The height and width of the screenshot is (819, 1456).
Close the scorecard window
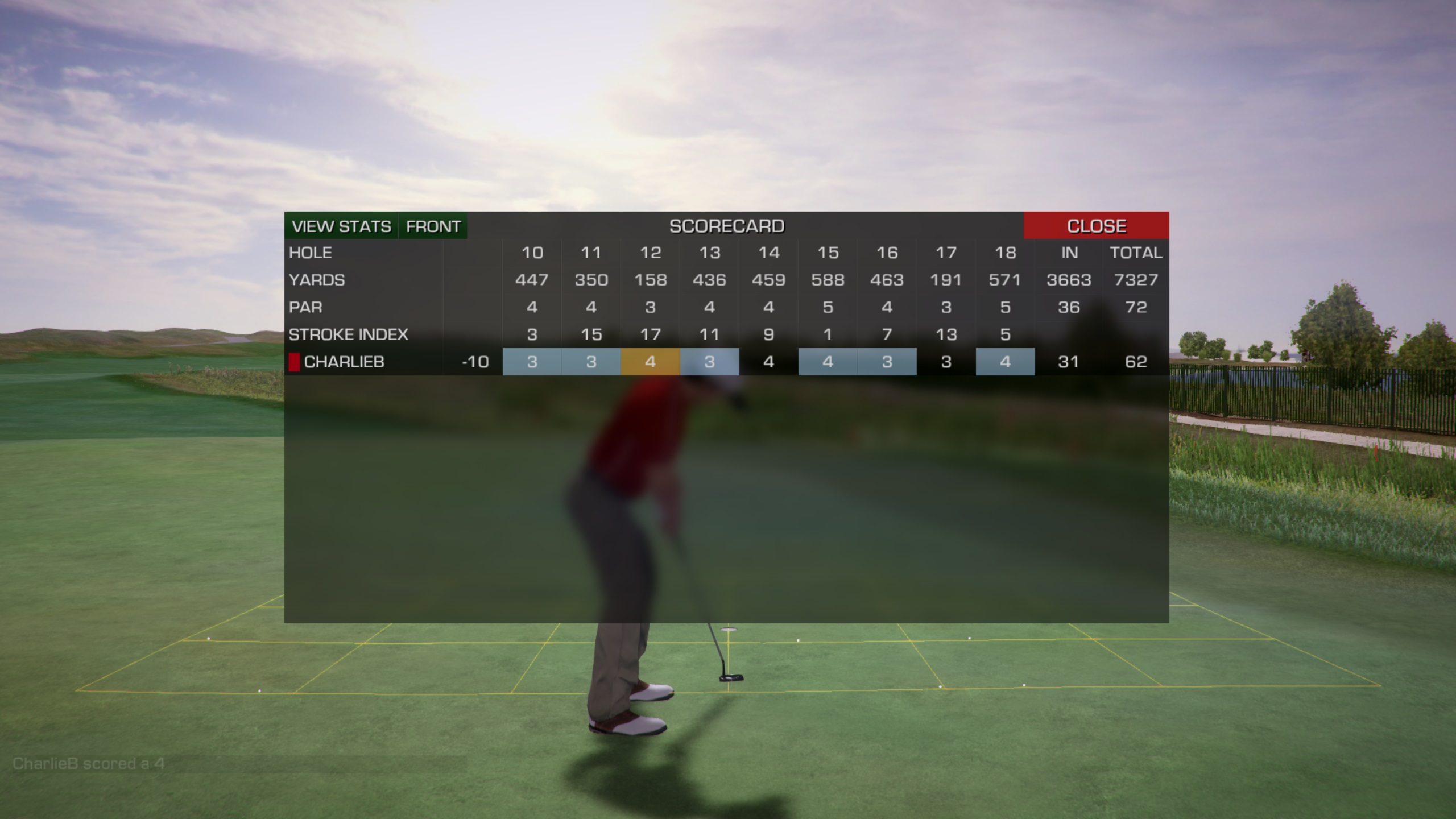pyautogui.click(x=1096, y=226)
